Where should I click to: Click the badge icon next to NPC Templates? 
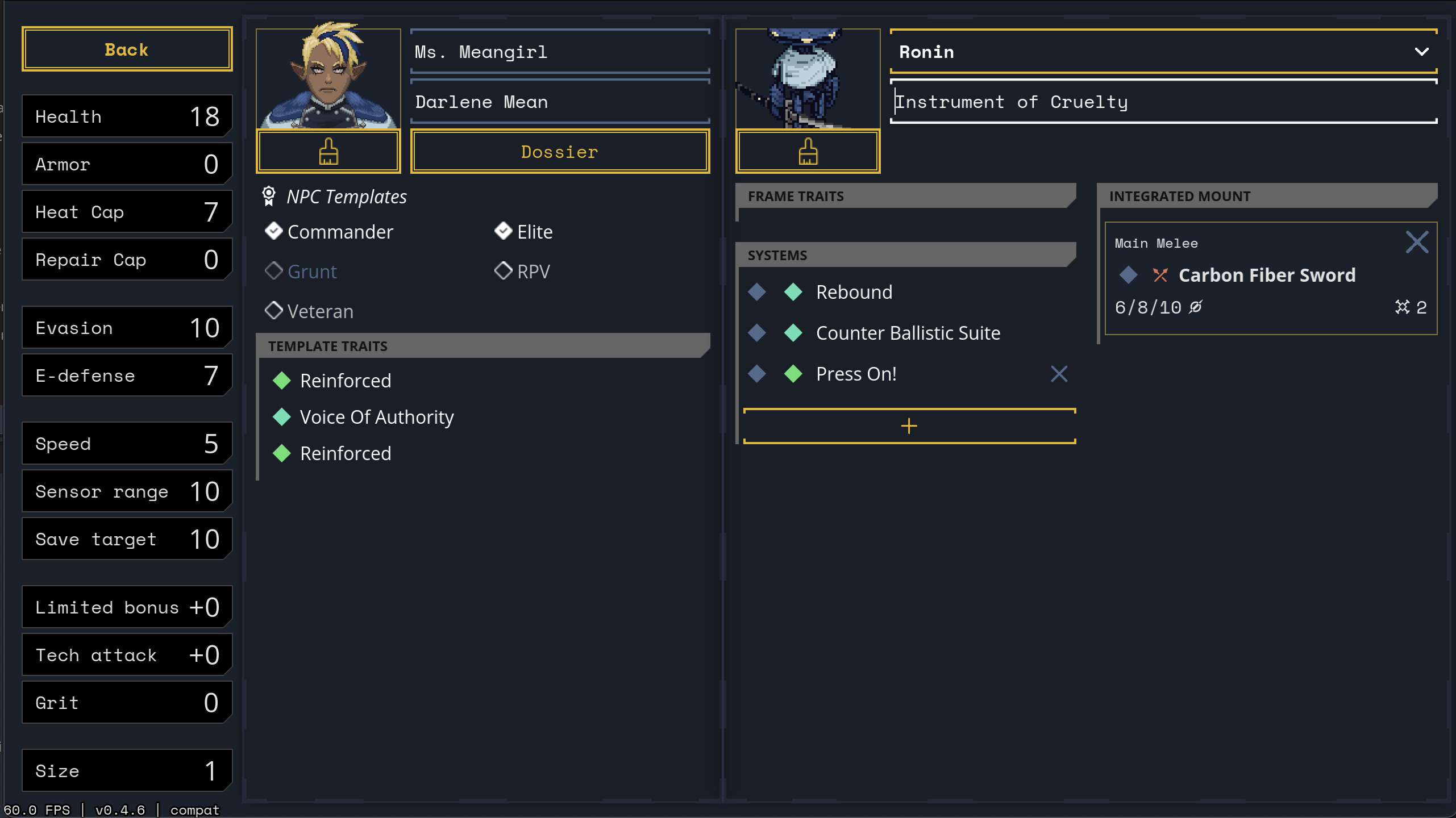pyautogui.click(x=268, y=195)
